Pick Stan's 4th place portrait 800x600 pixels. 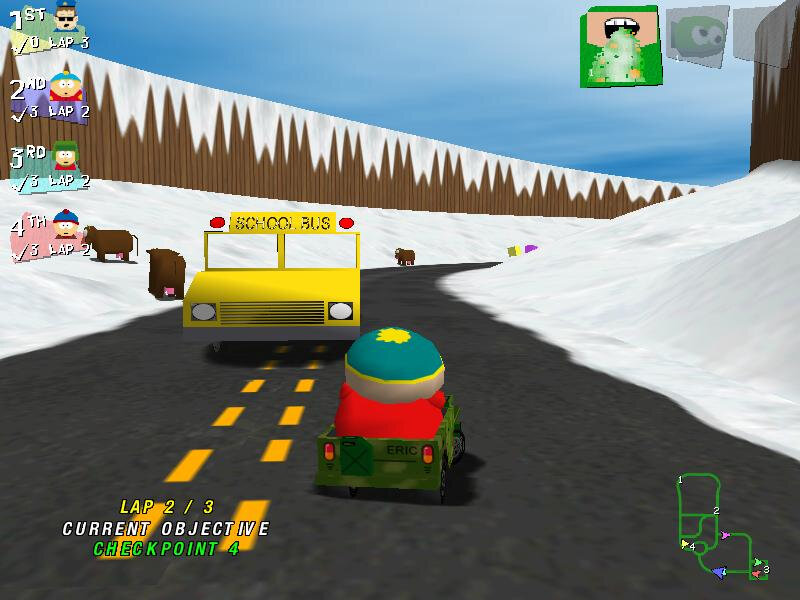tap(66, 225)
